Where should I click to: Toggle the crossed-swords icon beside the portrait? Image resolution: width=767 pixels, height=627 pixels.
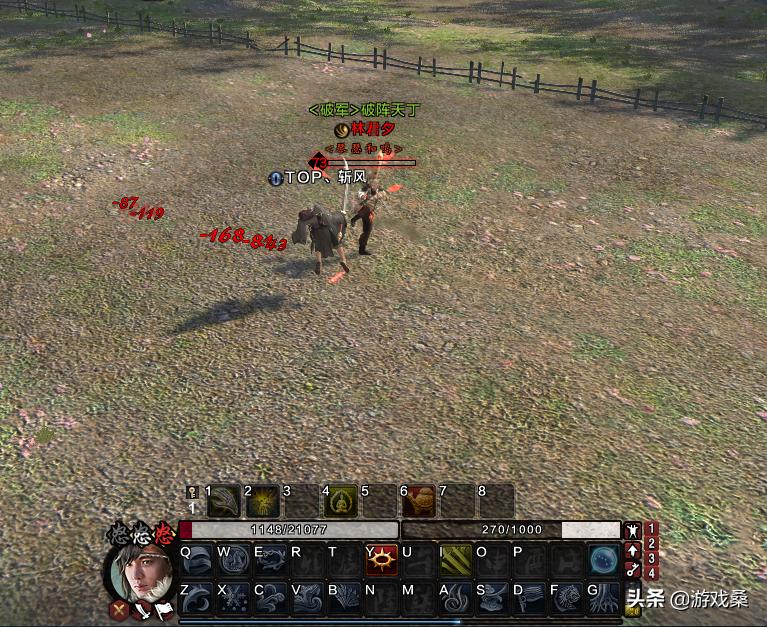click(x=119, y=608)
